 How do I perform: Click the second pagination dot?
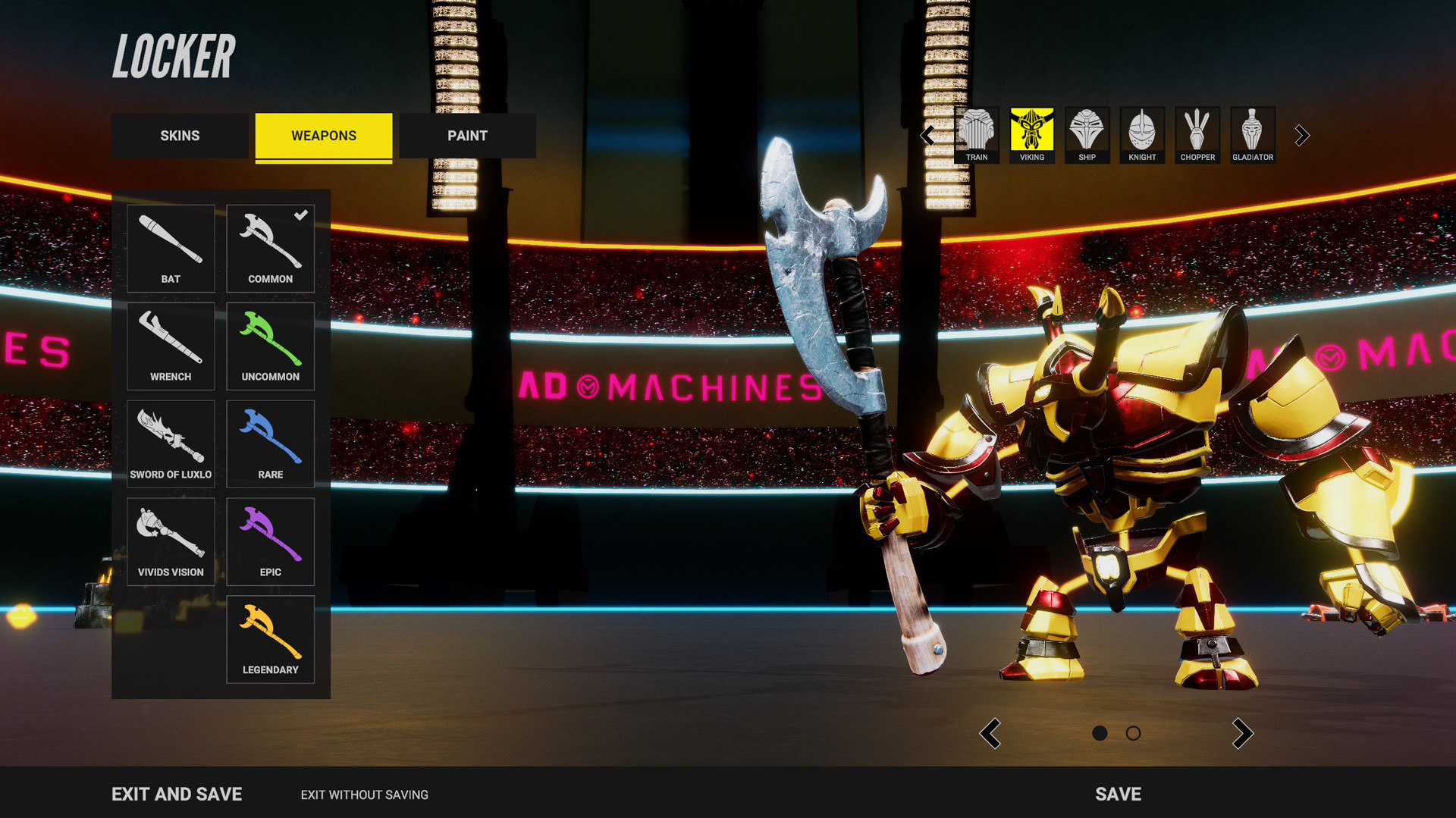[1134, 733]
